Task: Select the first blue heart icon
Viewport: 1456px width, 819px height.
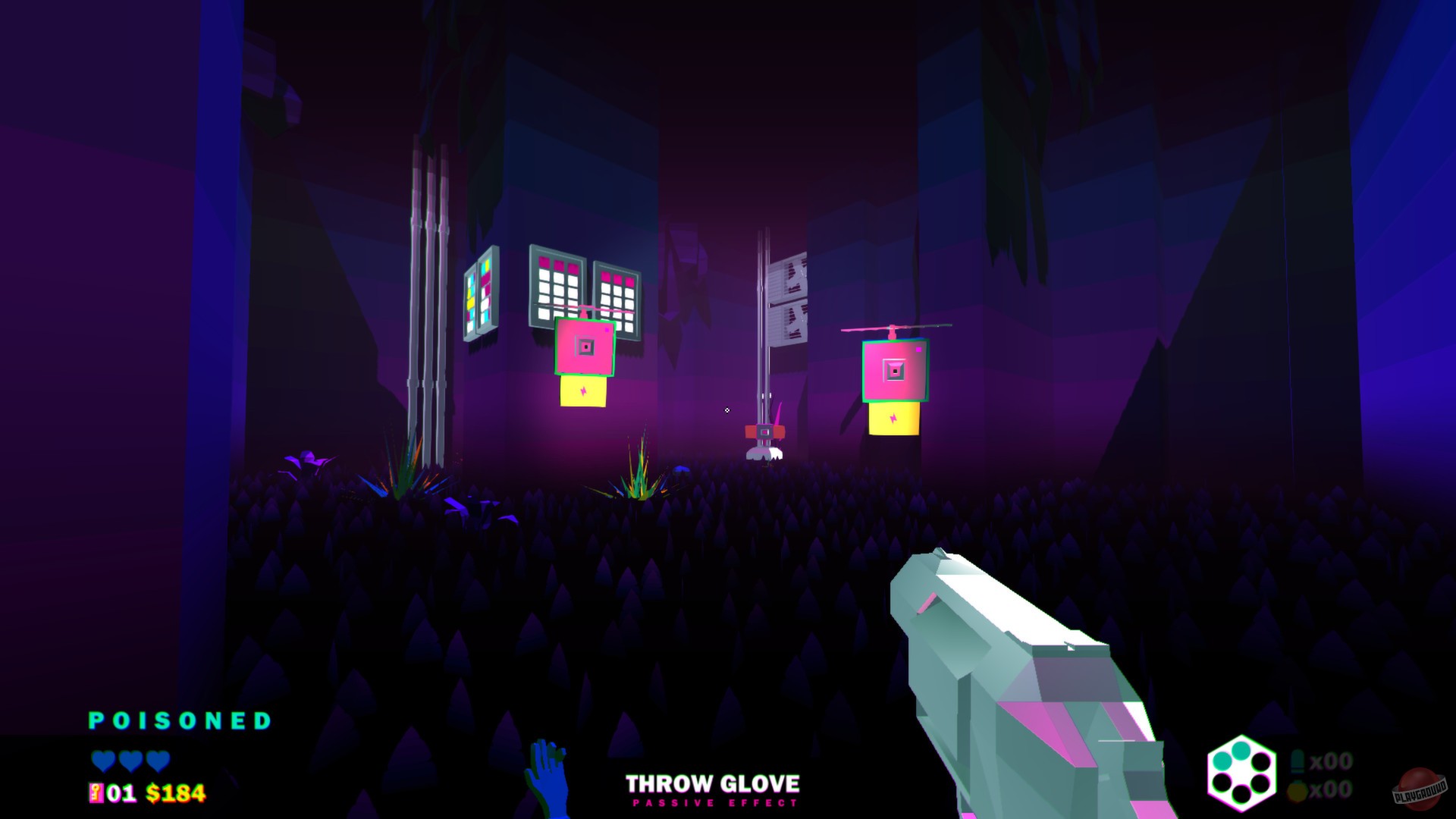Action: (x=104, y=761)
